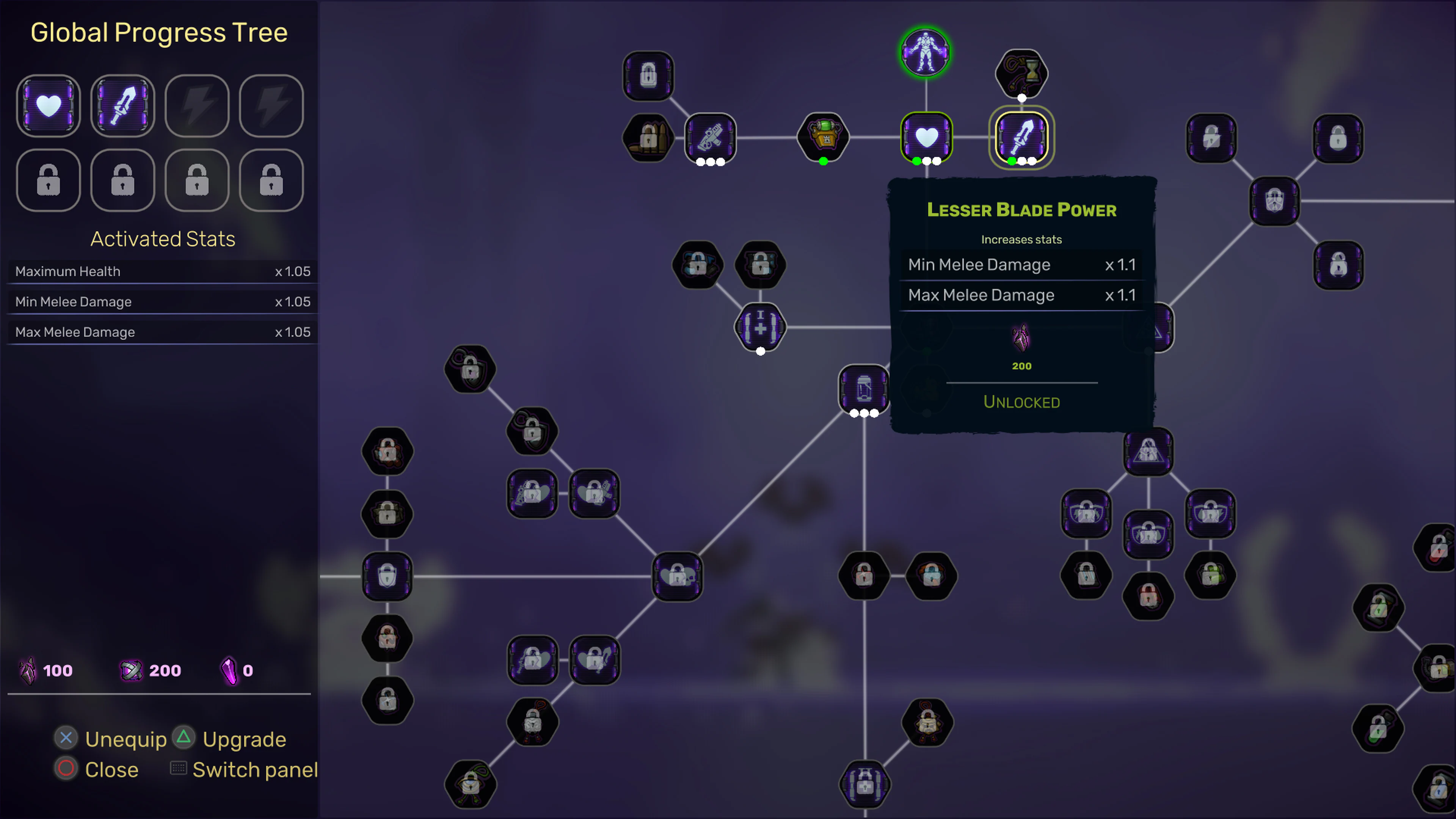Select the skull lock node below the injector
1456x819 pixels.
(x=678, y=576)
